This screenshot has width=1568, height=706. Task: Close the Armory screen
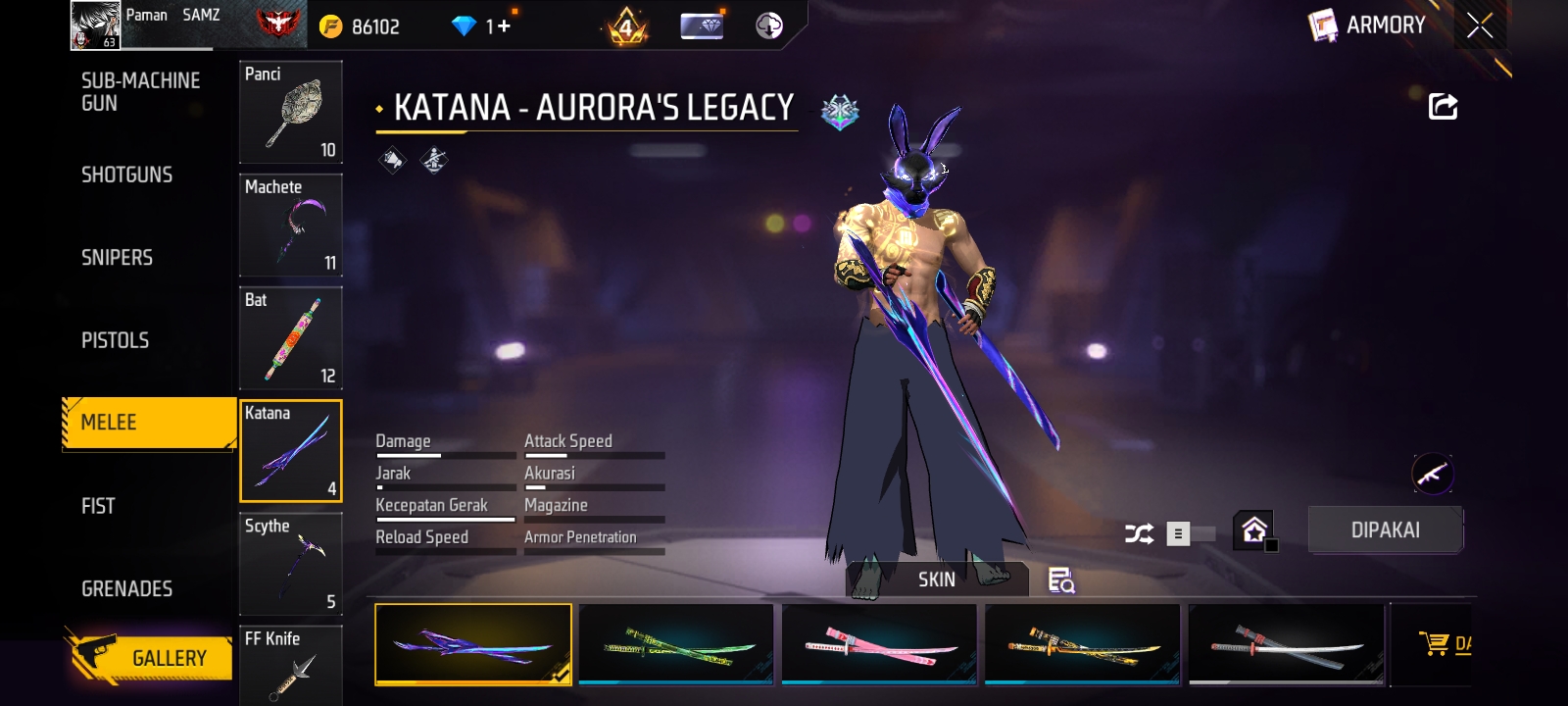click(x=1480, y=25)
